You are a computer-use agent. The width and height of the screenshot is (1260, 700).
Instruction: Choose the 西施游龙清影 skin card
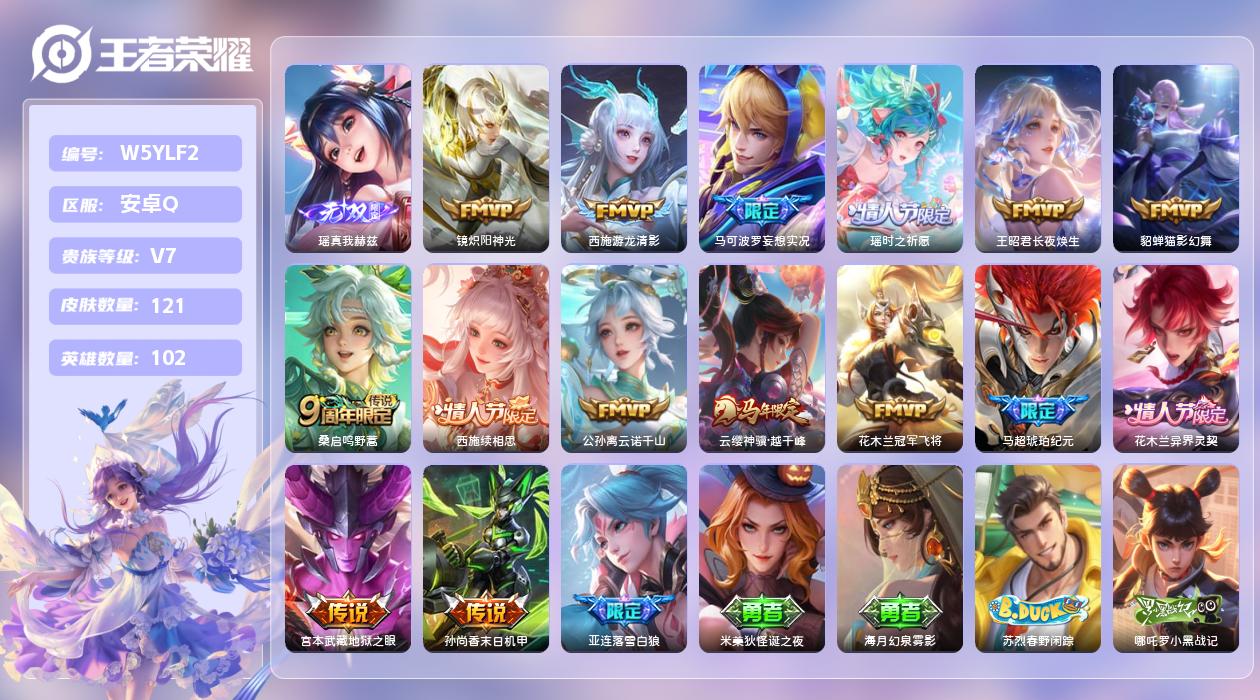point(624,158)
